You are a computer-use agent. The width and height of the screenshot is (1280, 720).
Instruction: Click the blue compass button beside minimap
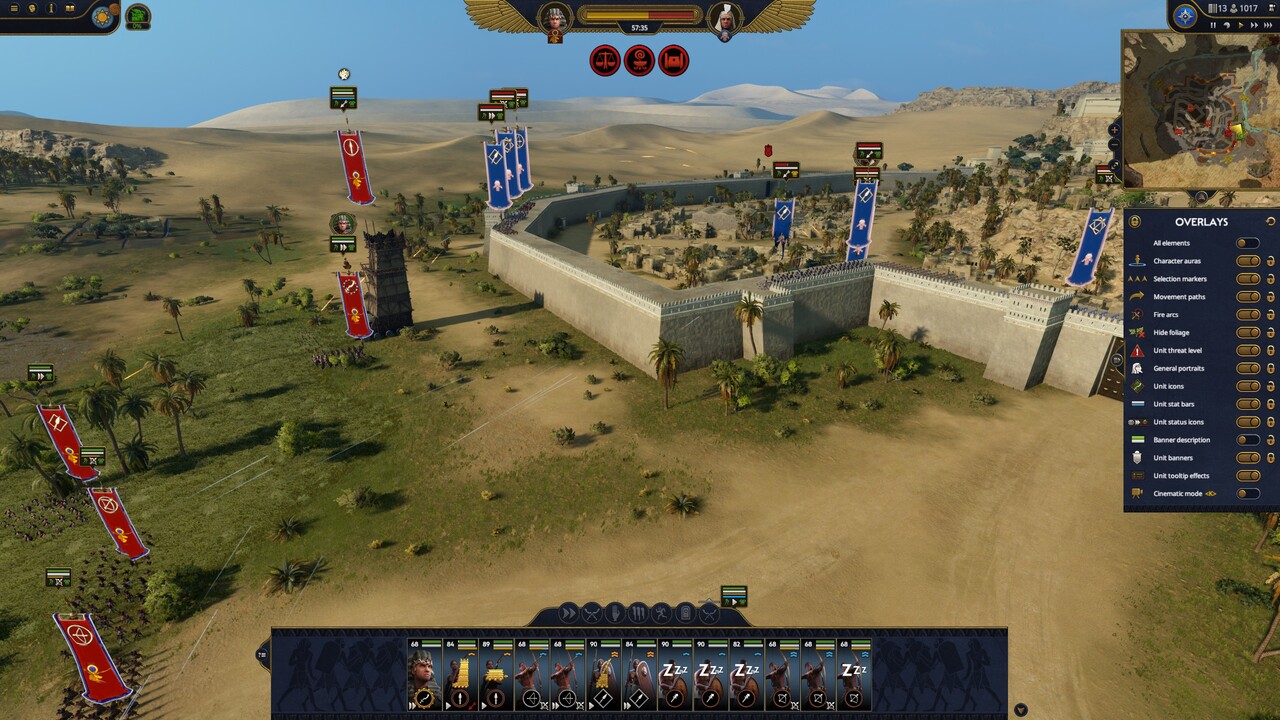1185,16
